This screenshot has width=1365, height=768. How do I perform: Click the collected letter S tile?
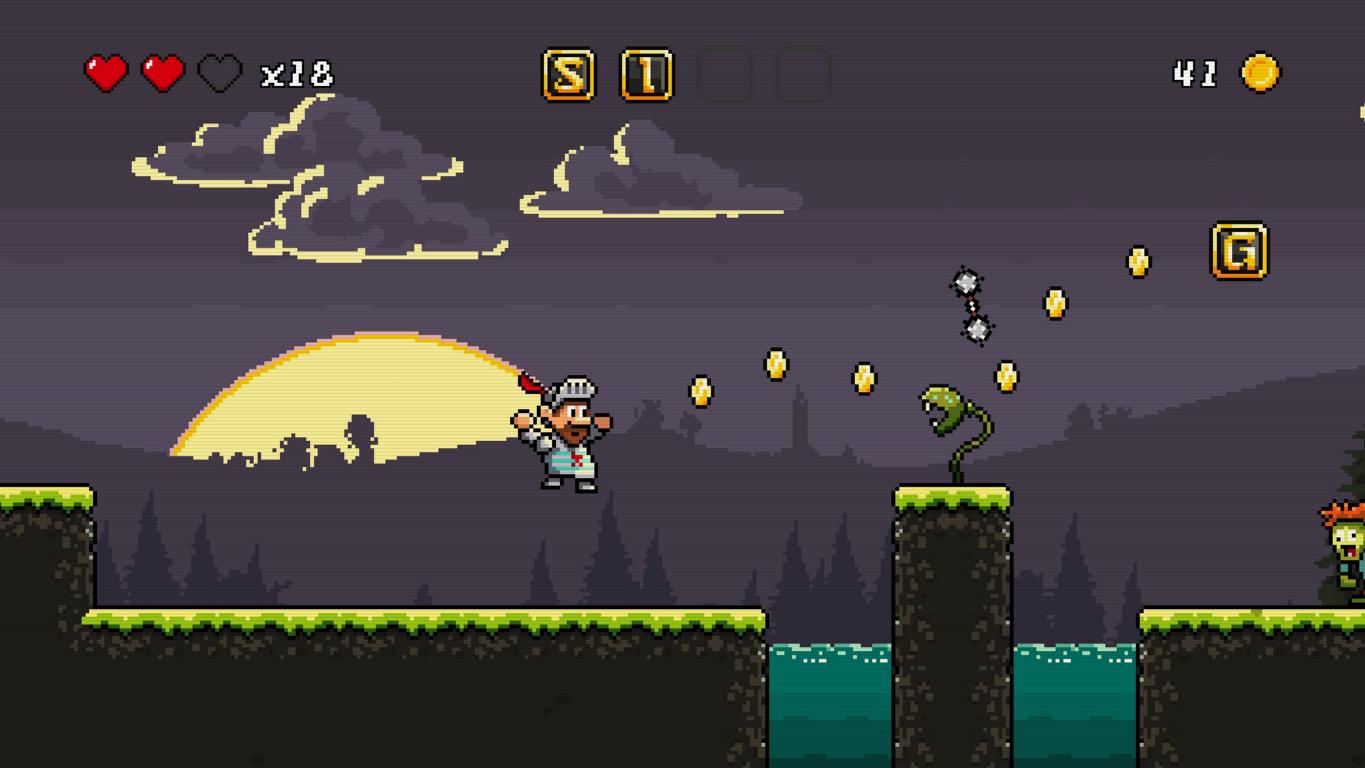point(568,75)
